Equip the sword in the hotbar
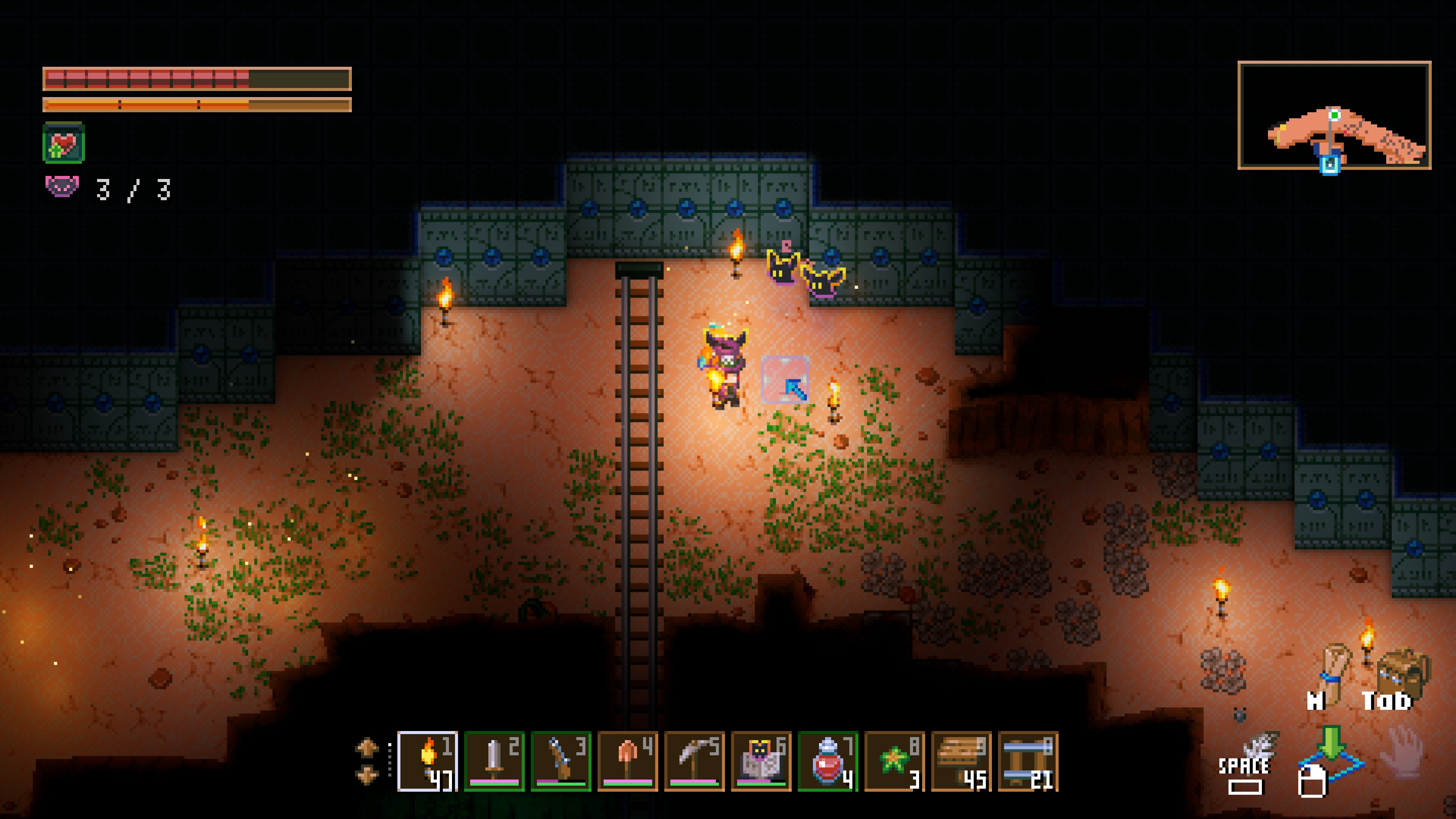The image size is (1456, 819). point(494,761)
